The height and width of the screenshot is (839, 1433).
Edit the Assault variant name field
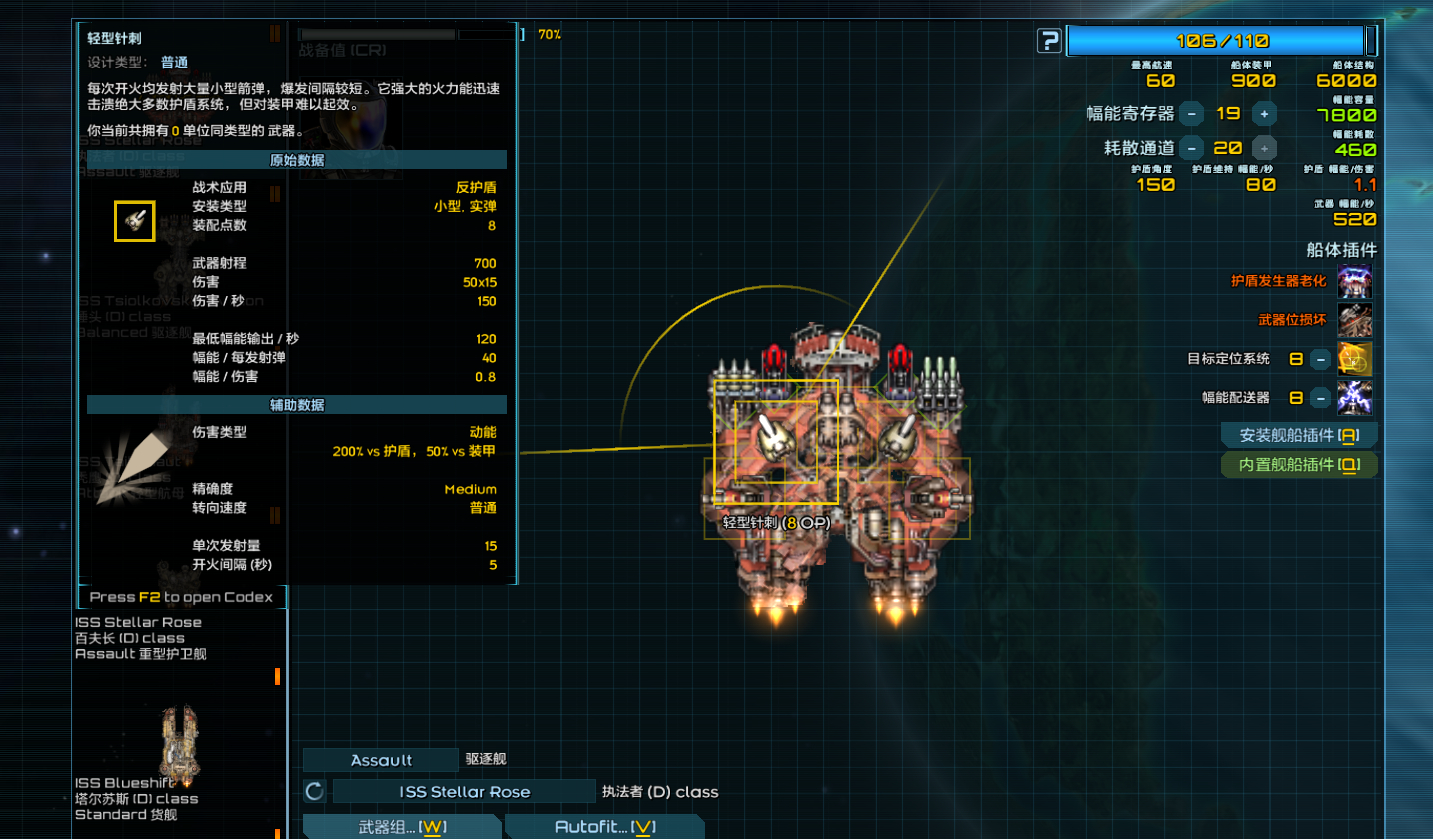[x=381, y=761]
